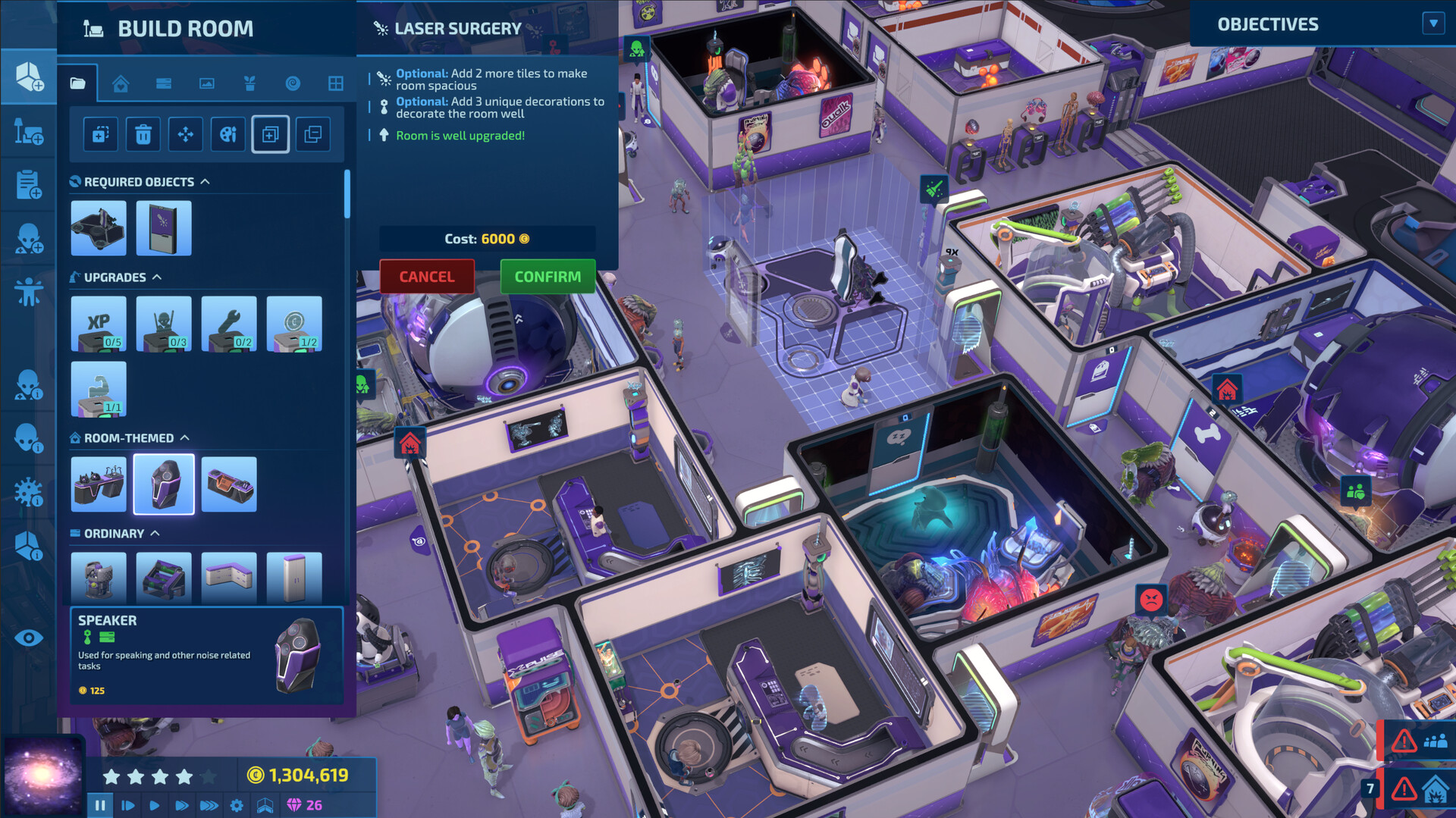Confirm the Laser Surgery room build
Screen dimensions: 1456x818
pyautogui.click(x=547, y=277)
